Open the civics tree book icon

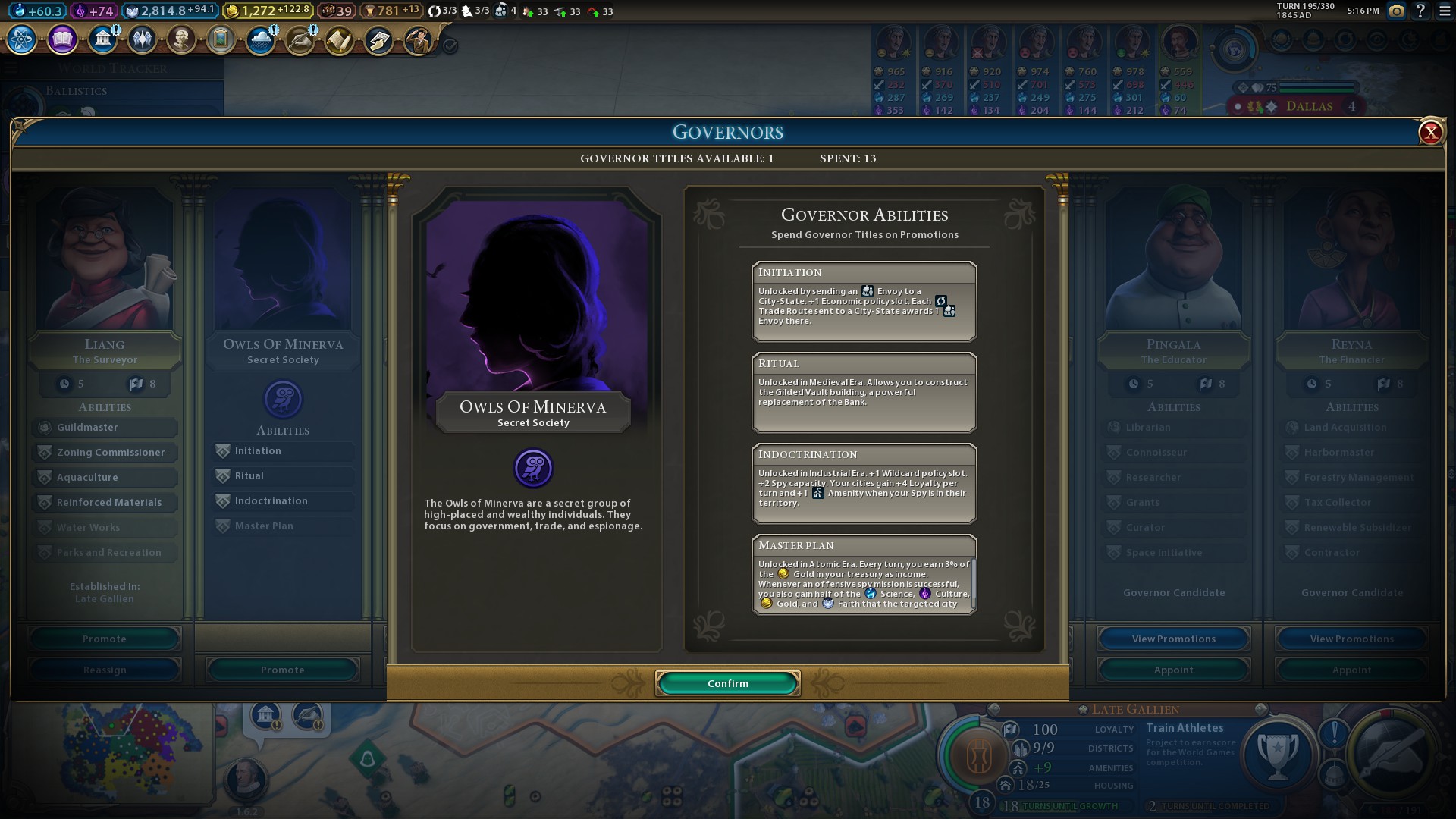(62, 39)
